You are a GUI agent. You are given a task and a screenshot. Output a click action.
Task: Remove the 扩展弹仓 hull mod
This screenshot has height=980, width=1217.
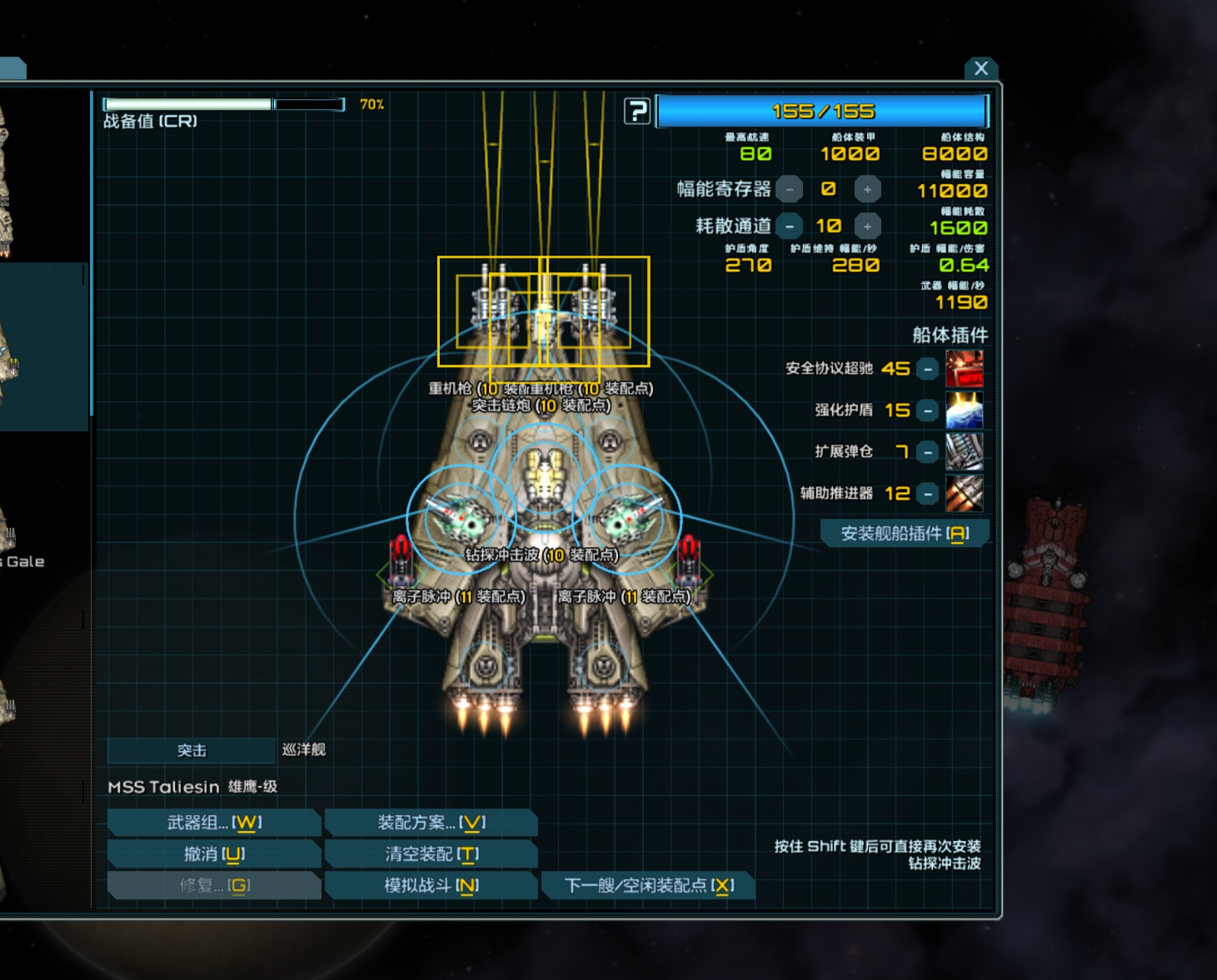[x=927, y=452]
